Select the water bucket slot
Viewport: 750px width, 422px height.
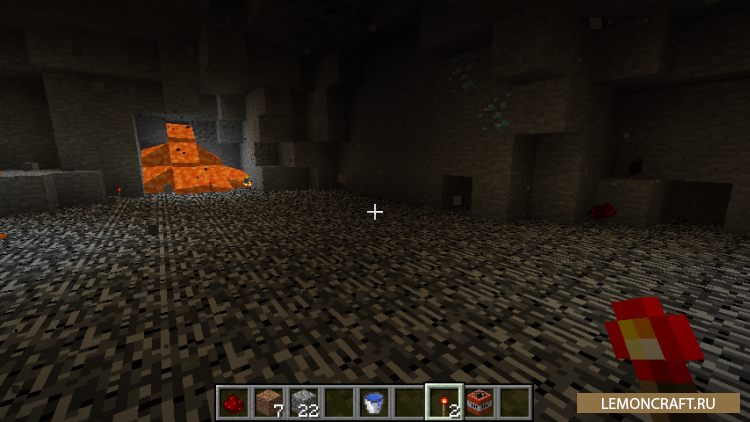click(x=374, y=402)
